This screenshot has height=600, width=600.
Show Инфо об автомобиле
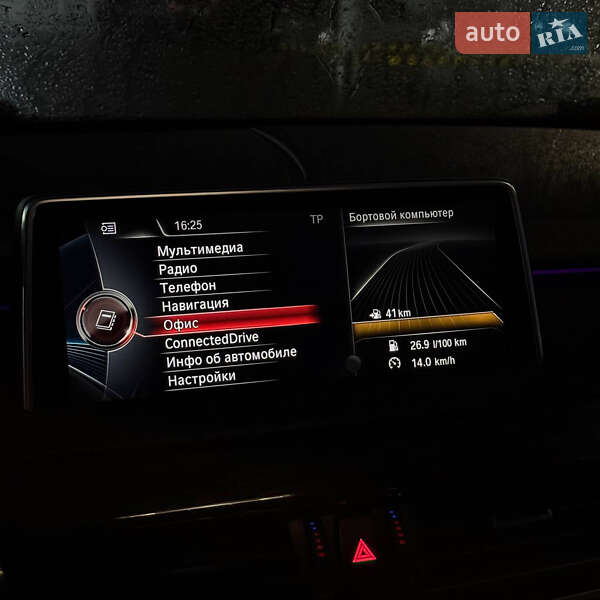(x=231, y=359)
